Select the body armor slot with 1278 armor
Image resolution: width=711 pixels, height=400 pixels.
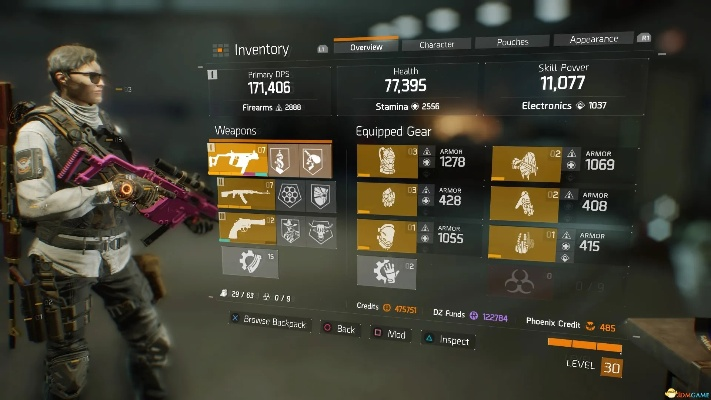pyautogui.click(x=387, y=162)
